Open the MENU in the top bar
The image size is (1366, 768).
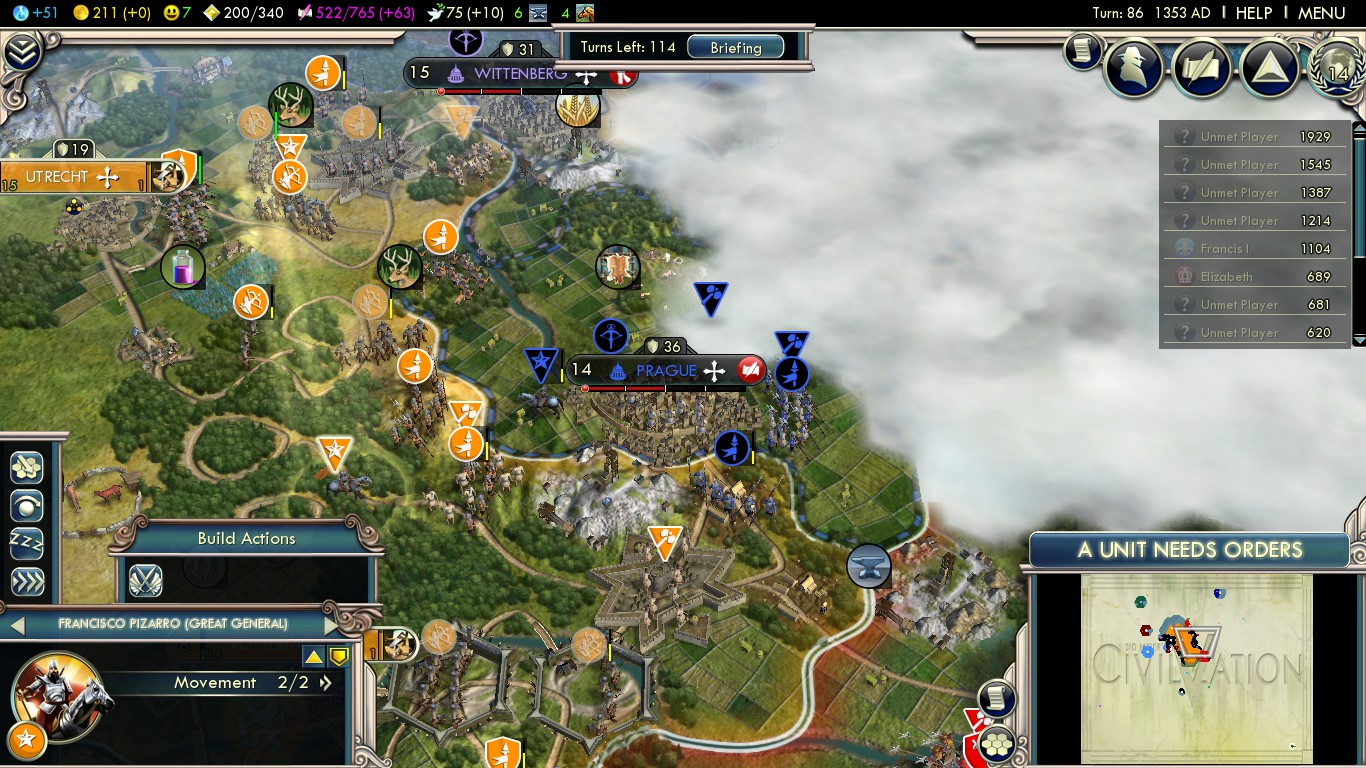coord(1321,13)
